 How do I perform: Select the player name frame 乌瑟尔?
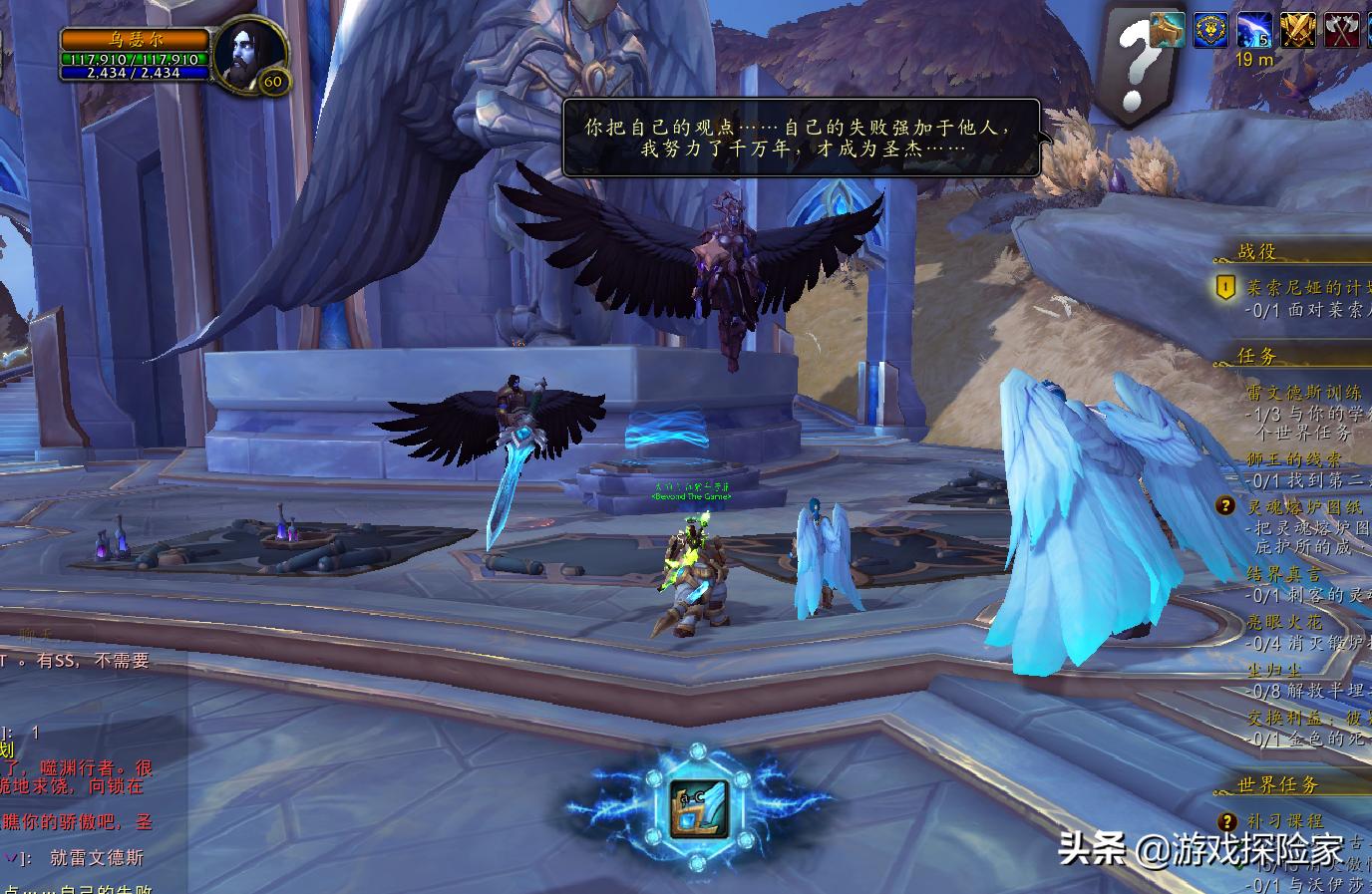coord(136,40)
